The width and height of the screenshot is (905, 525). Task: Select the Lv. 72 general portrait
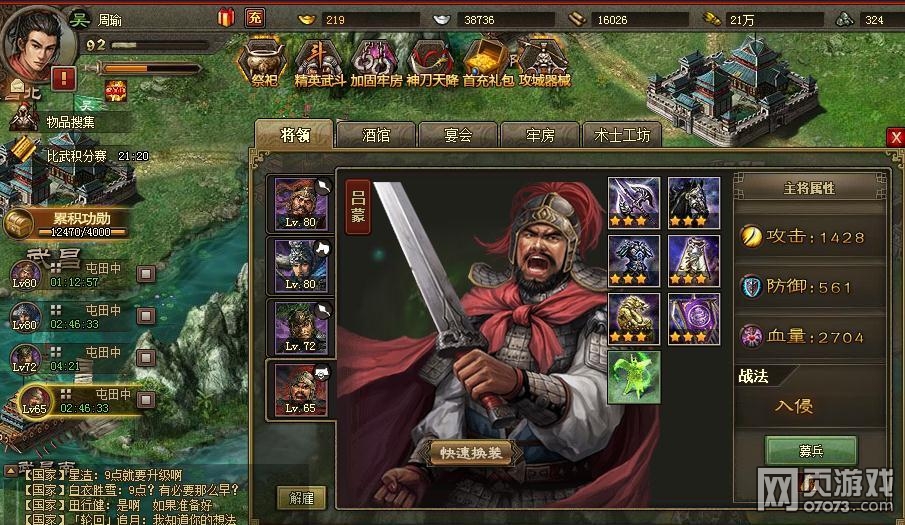(x=300, y=326)
